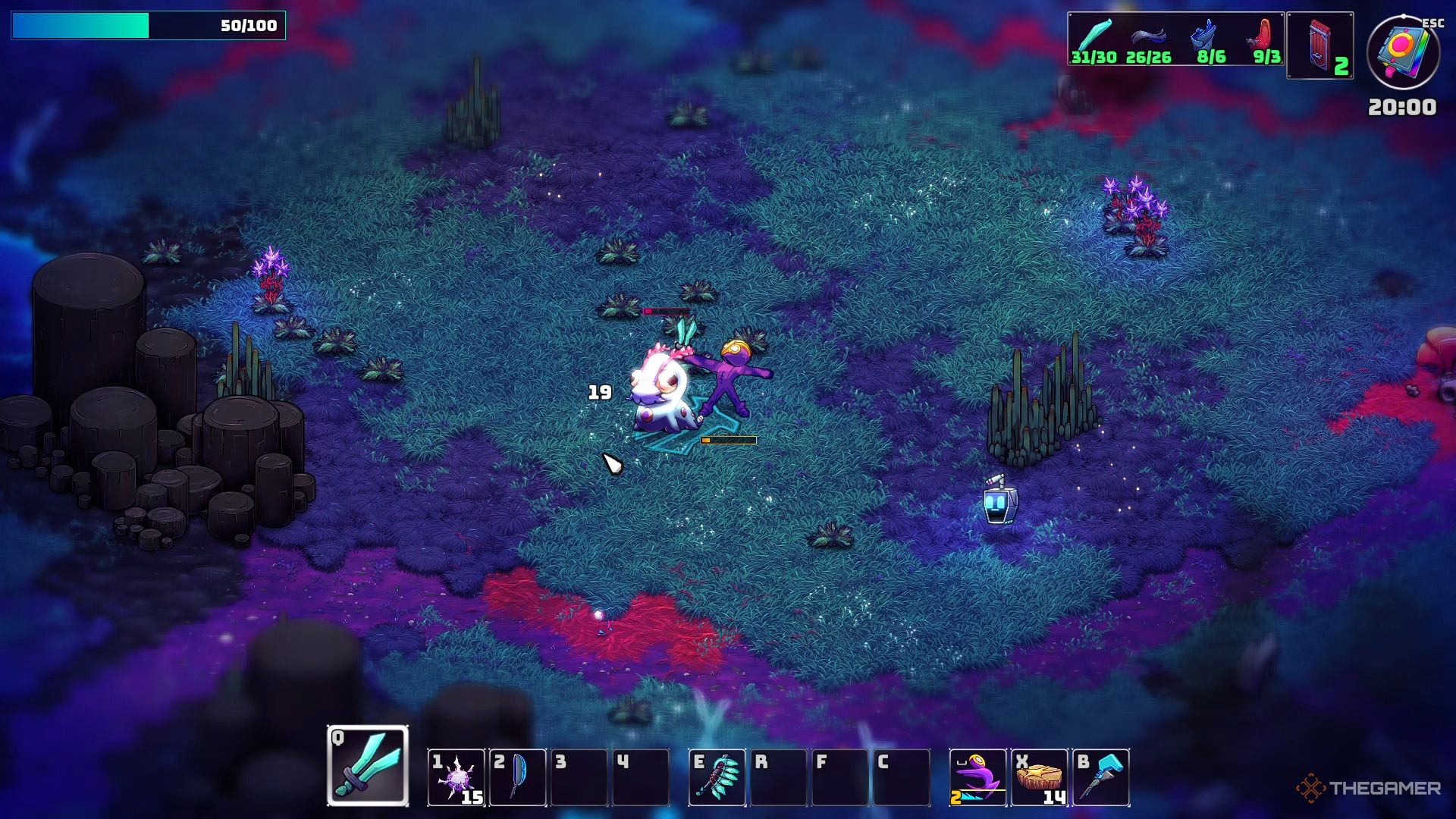Select the purple orb item in hotbar slot 1

[x=455, y=778]
